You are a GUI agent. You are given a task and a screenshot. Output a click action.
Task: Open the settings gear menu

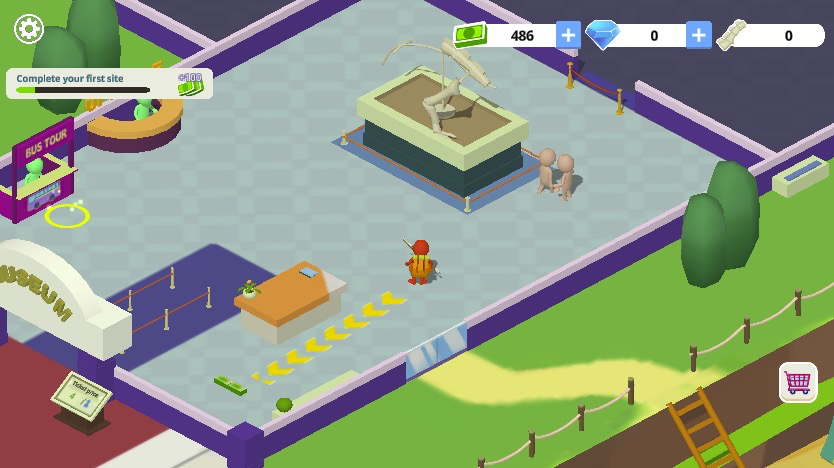tap(29, 29)
